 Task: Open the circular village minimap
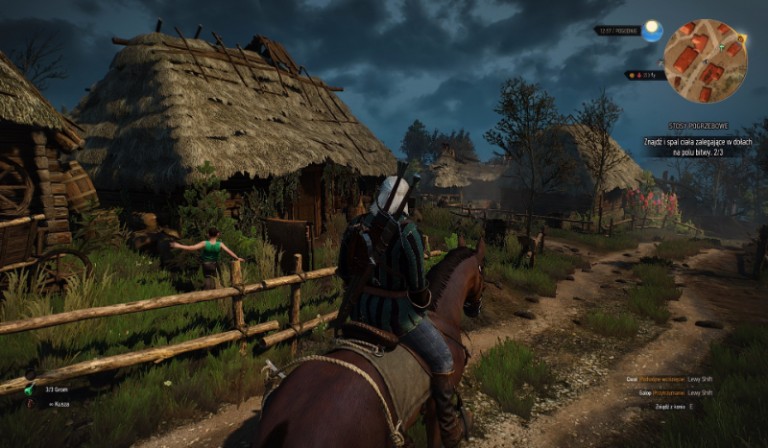[x=704, y=60]
